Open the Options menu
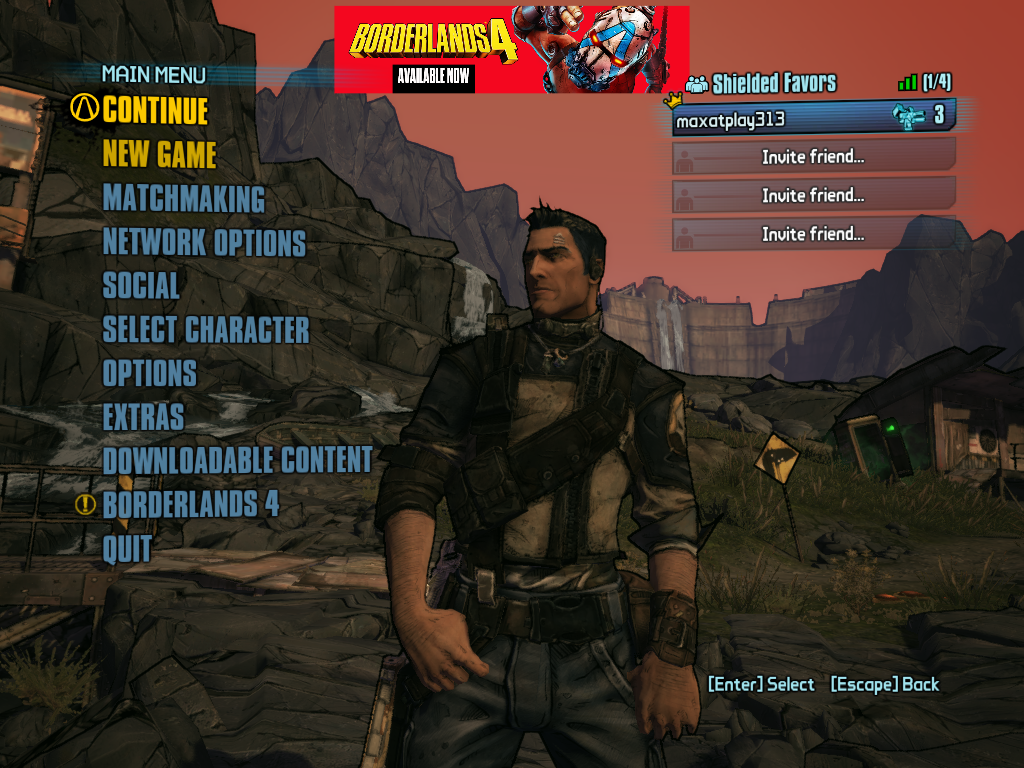The image size is (1024, 768). pyautogui.click(x=149, y=373)
